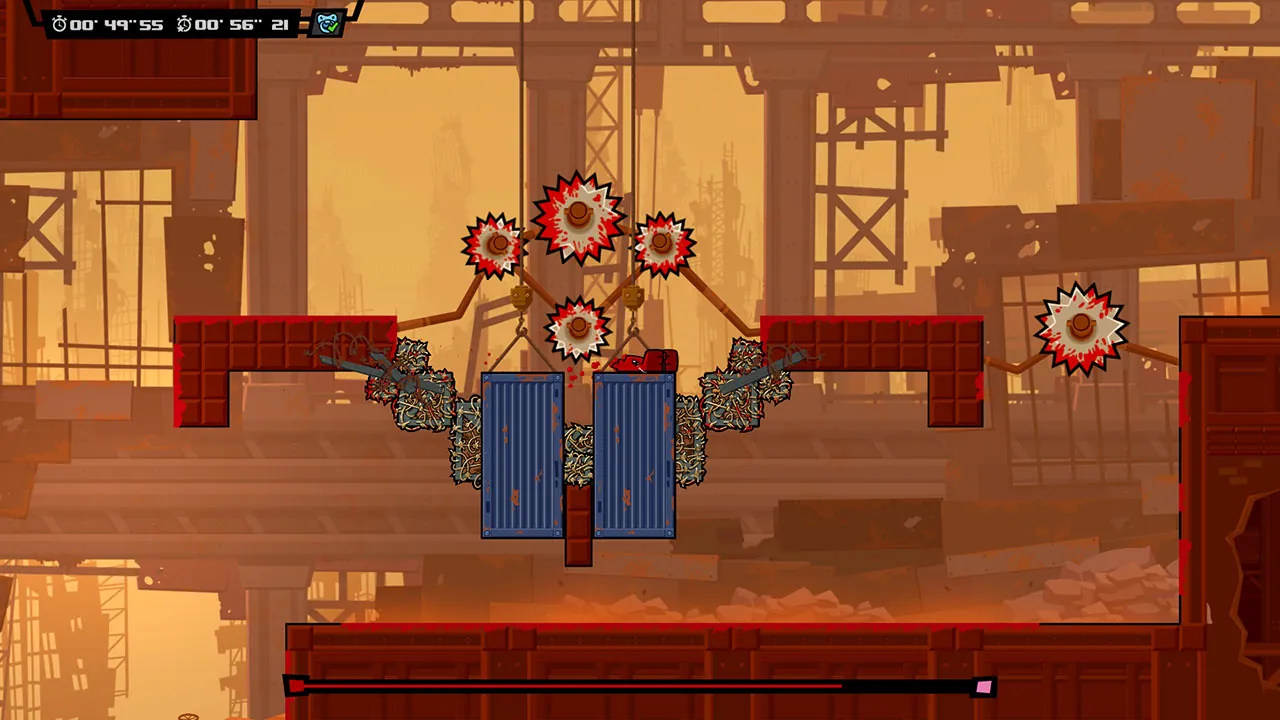Click the left blue shipping container
The width and height of the screenshot is (1280, 720).
[522, 455]
